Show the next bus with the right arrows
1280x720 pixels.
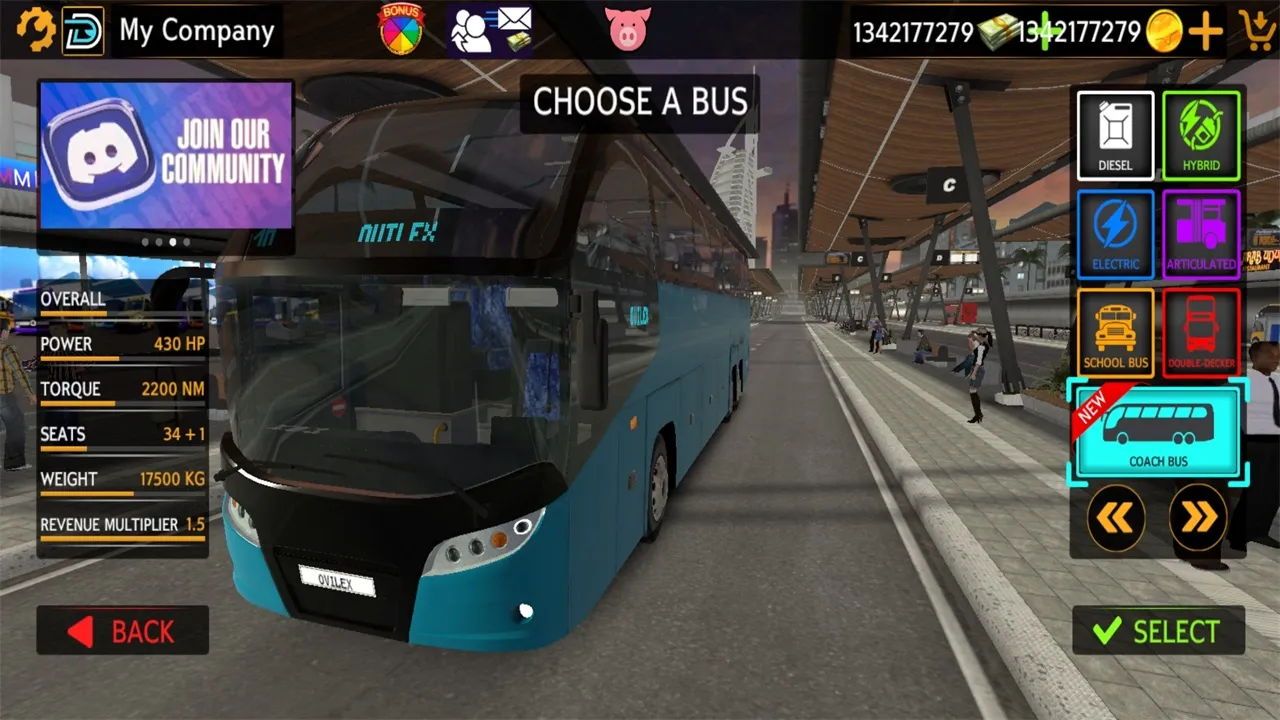1199,516
